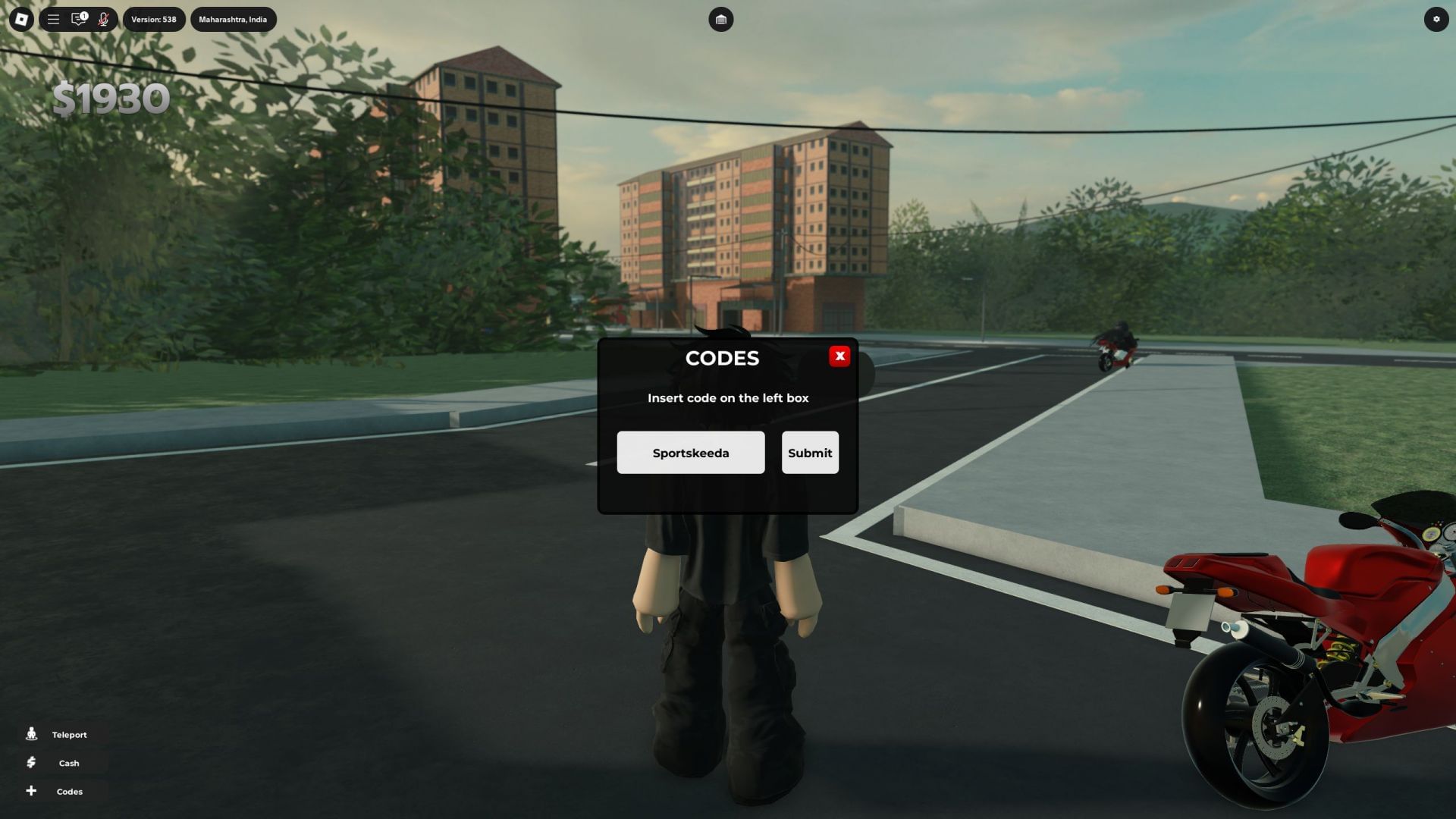Open the chat bubble with notification badge
Viewport: 1456px width, 819px height.
pyautogui.click(x=79, y=19)
